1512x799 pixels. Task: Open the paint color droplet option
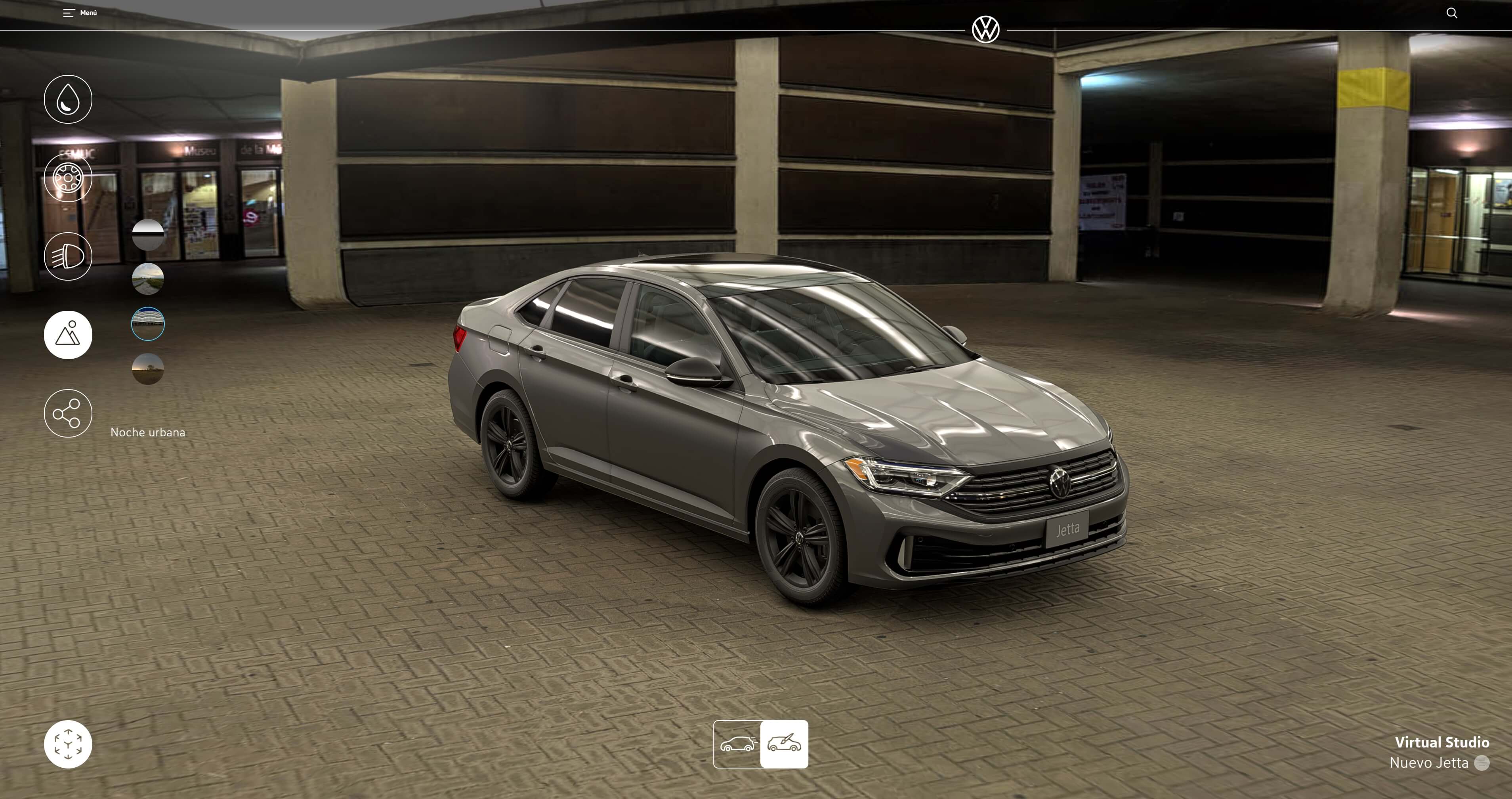[x=68, y=99]
